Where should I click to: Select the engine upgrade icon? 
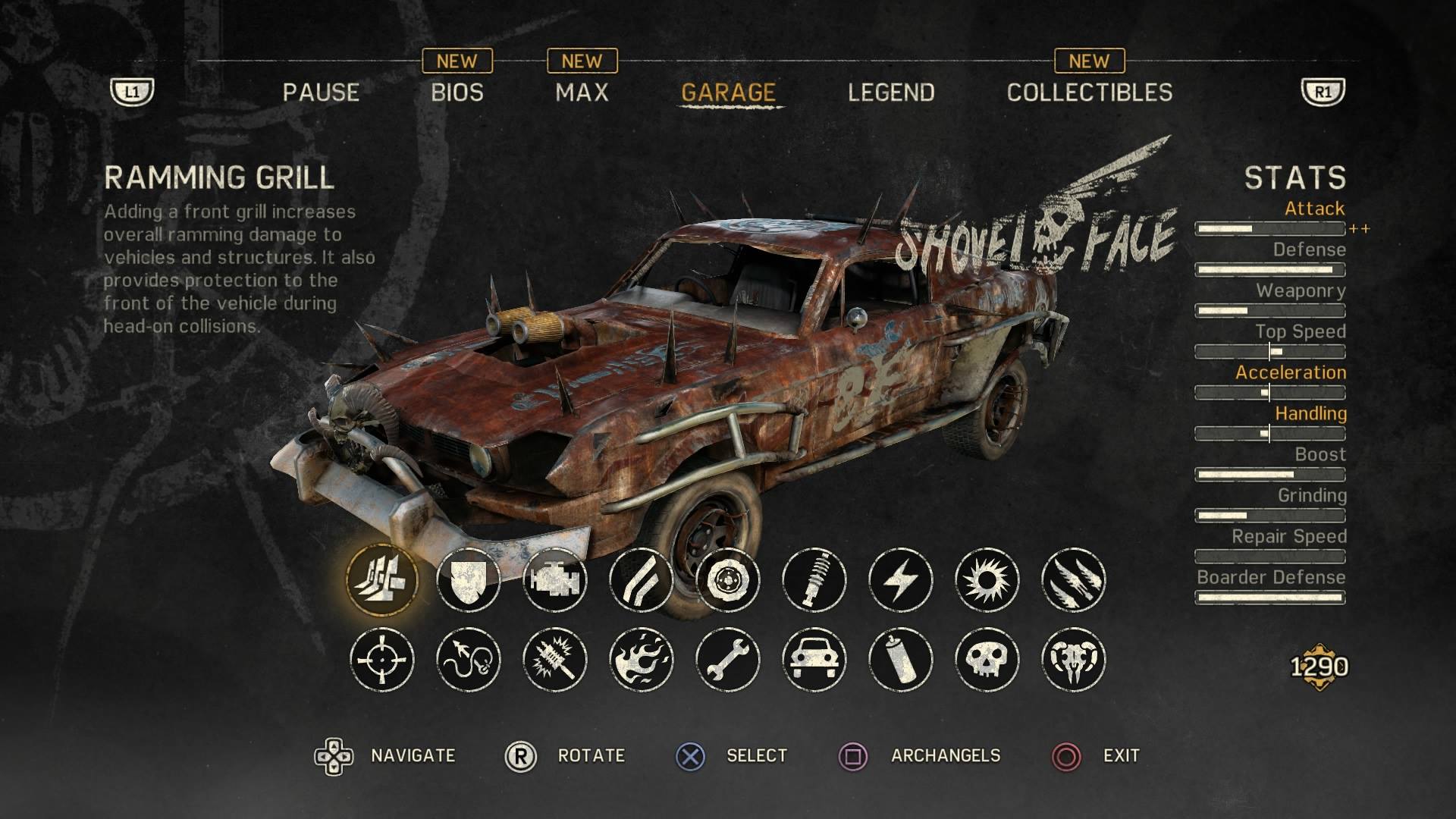[555, 580]
